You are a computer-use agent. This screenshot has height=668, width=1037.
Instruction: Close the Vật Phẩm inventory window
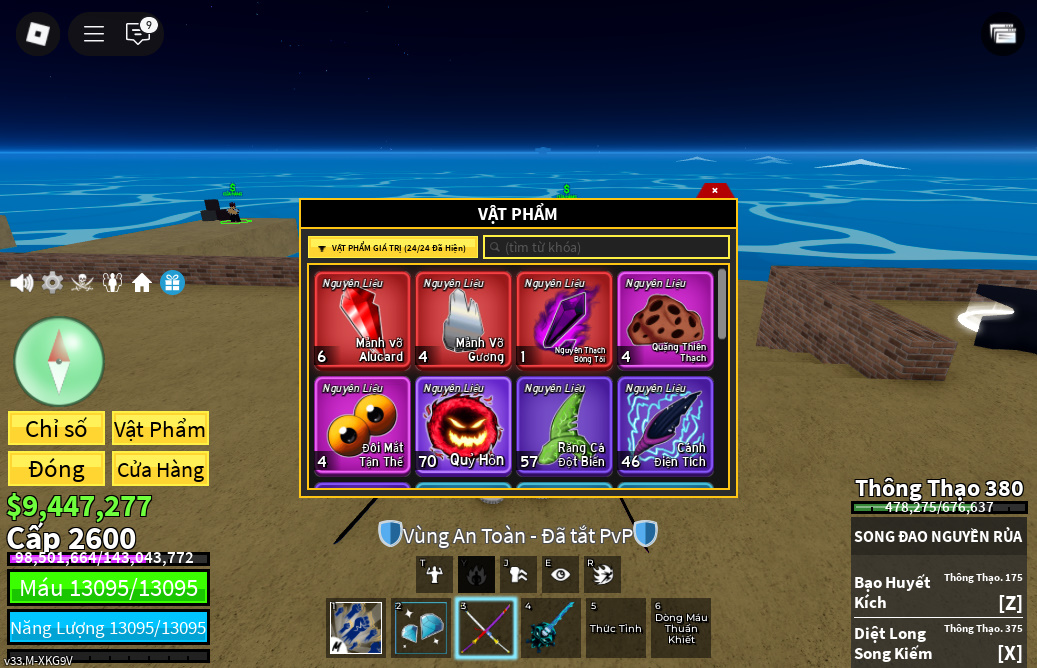[x=714, y=190]
